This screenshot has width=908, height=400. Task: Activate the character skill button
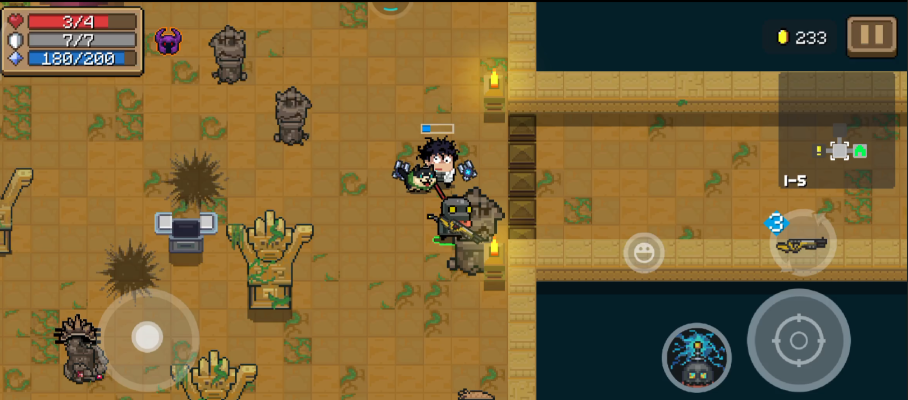click(696, 357)
